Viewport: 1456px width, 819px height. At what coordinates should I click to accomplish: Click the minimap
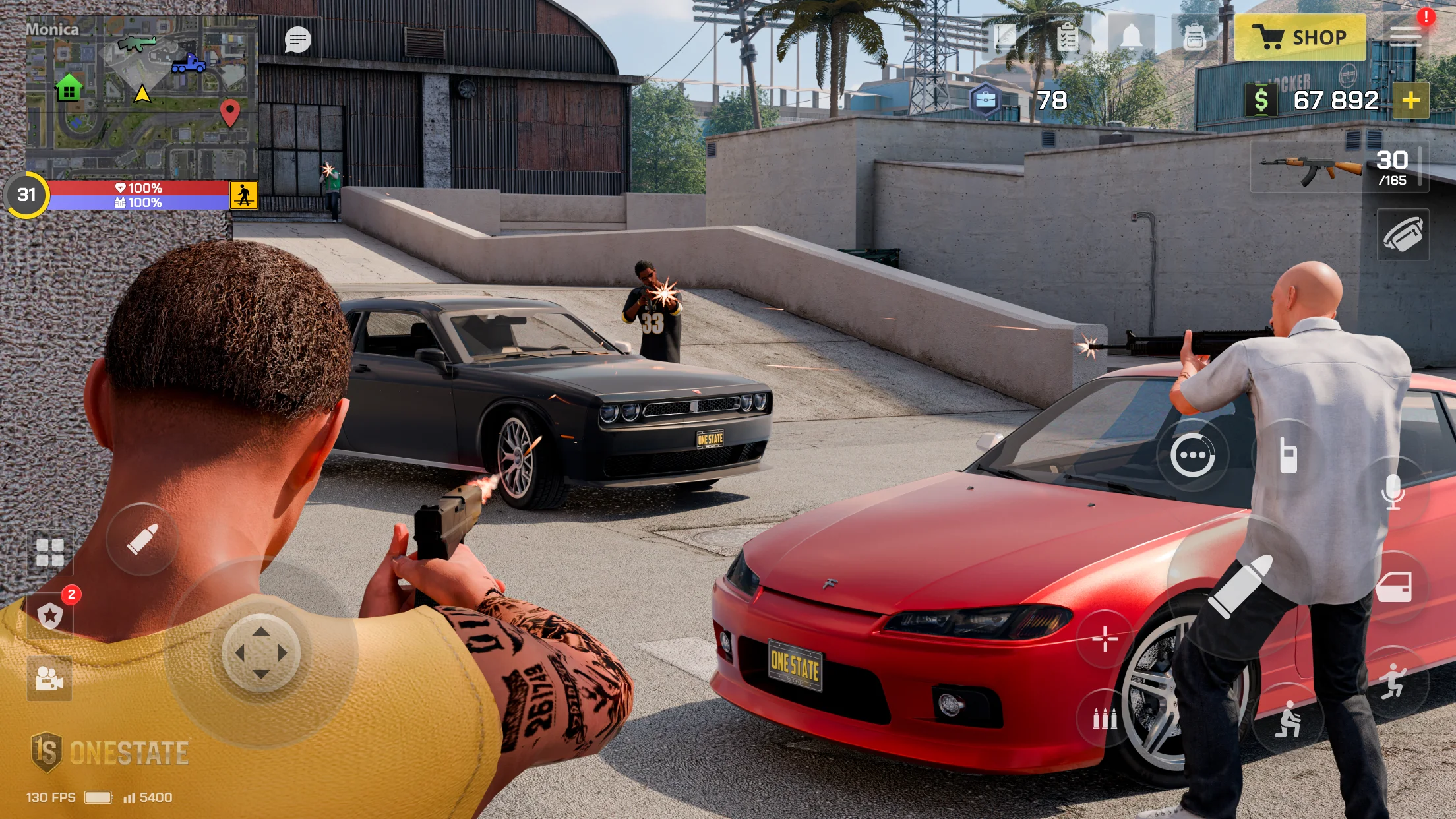(142, 96)
